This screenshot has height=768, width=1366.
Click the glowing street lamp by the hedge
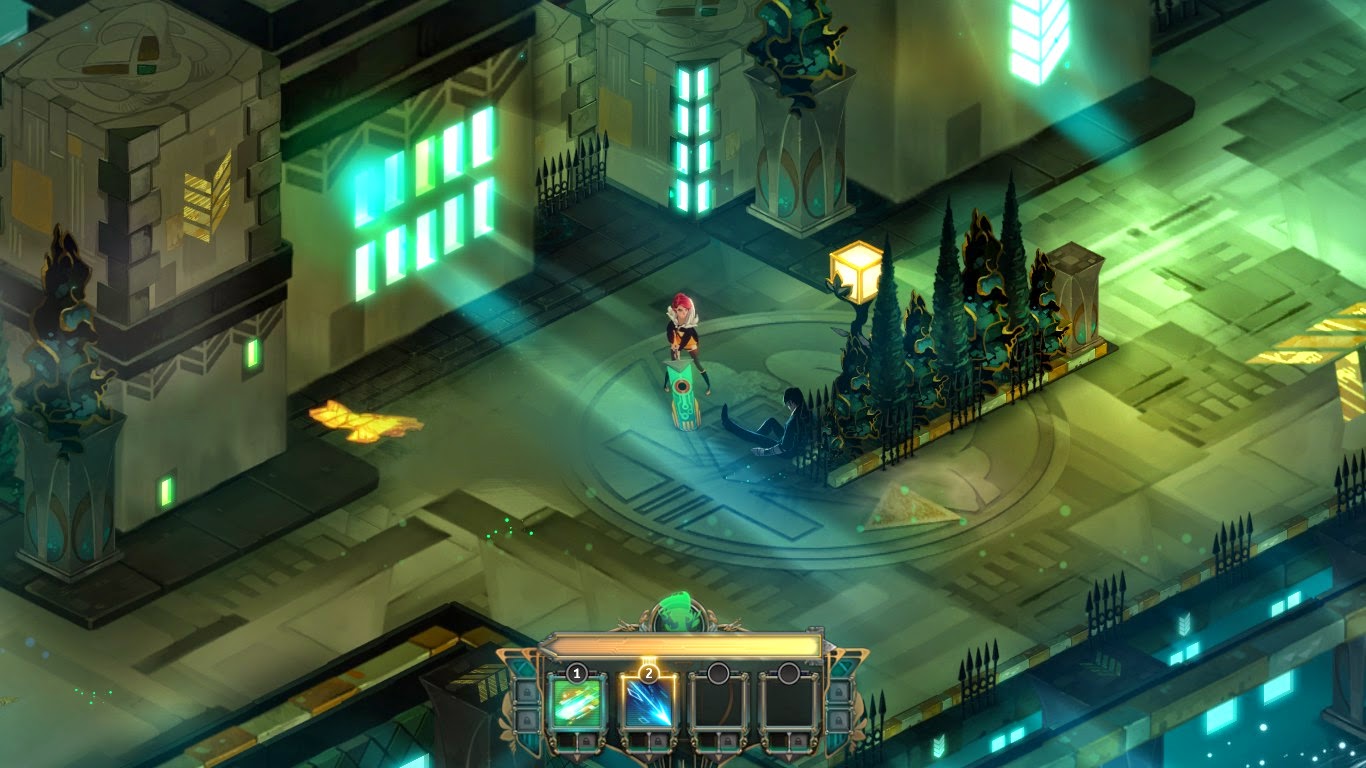[857, 270]
